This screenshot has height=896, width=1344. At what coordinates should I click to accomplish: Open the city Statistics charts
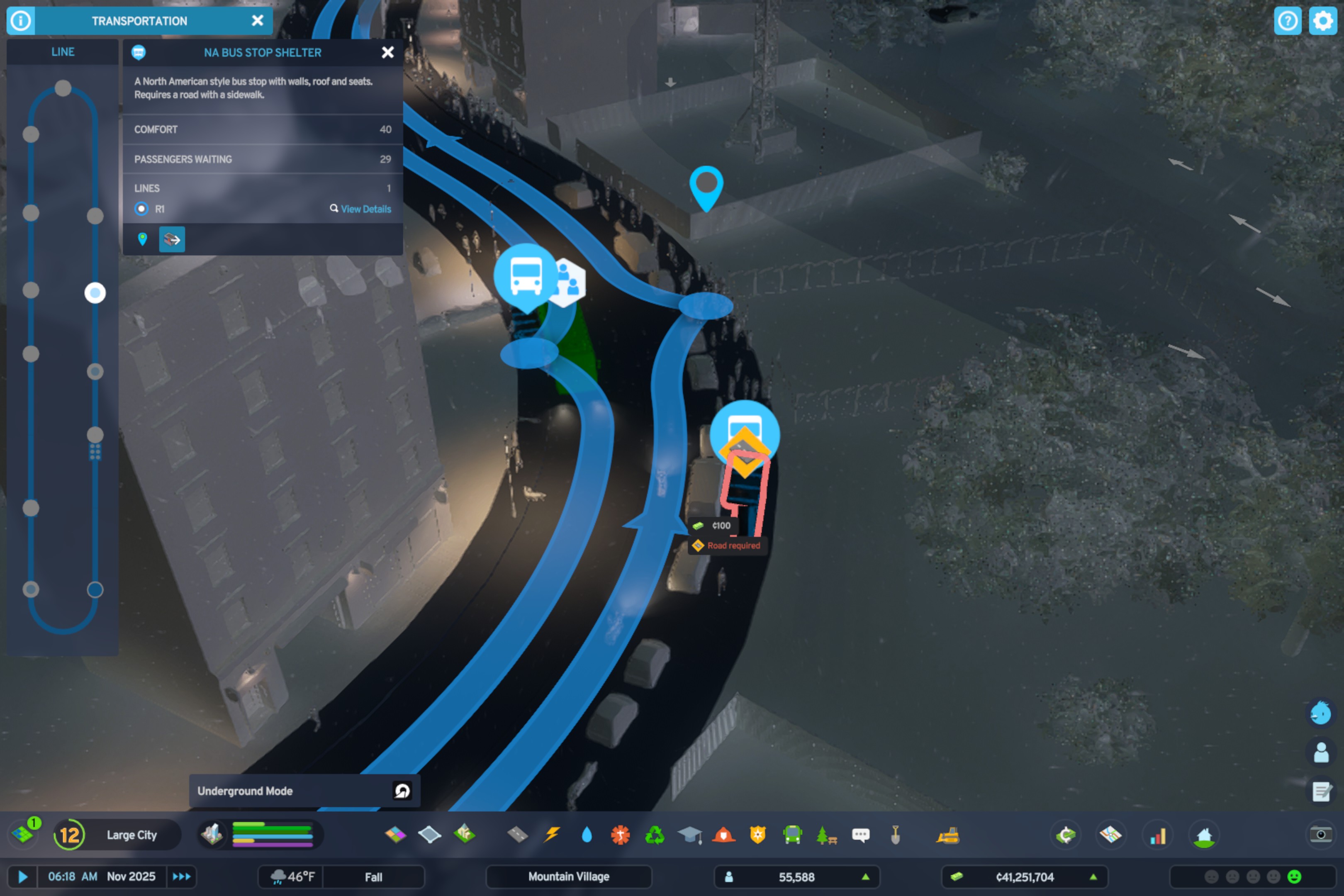click(x=1157, y=835)
